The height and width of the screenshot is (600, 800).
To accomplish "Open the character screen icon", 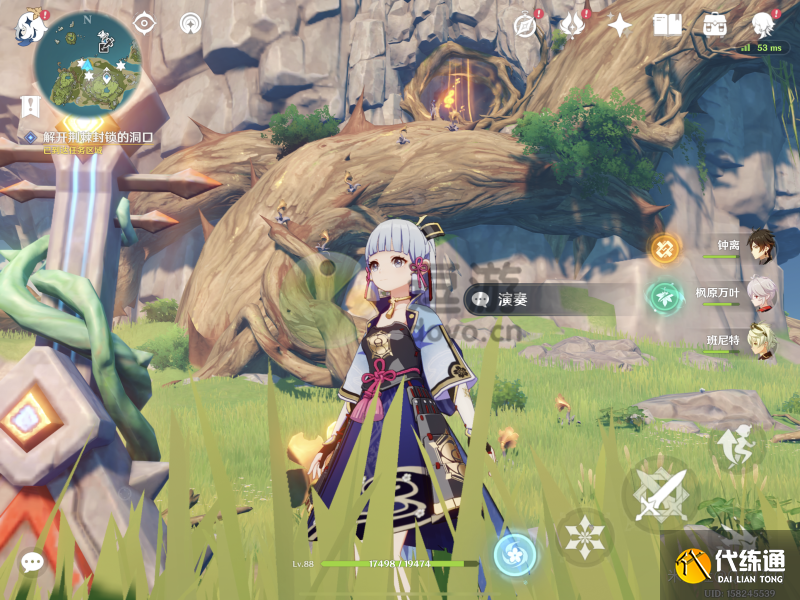I will tap(765, 25).
